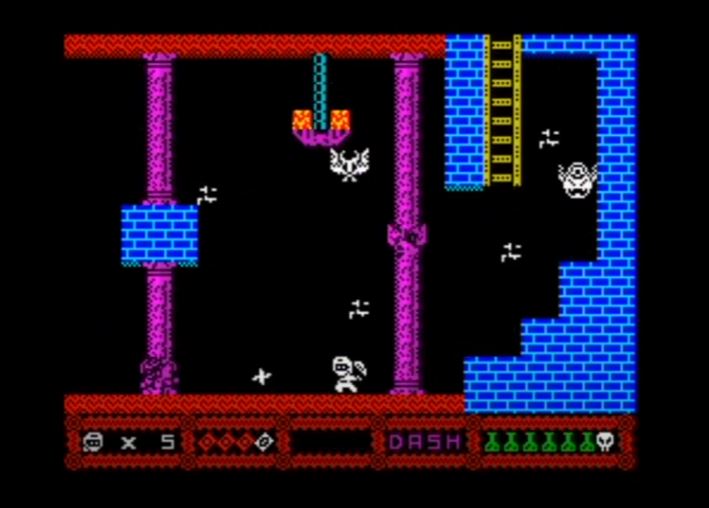Click the white skull icon after the potions
Viewport: 709px width, 508px height.
click(x=605, y=441)
